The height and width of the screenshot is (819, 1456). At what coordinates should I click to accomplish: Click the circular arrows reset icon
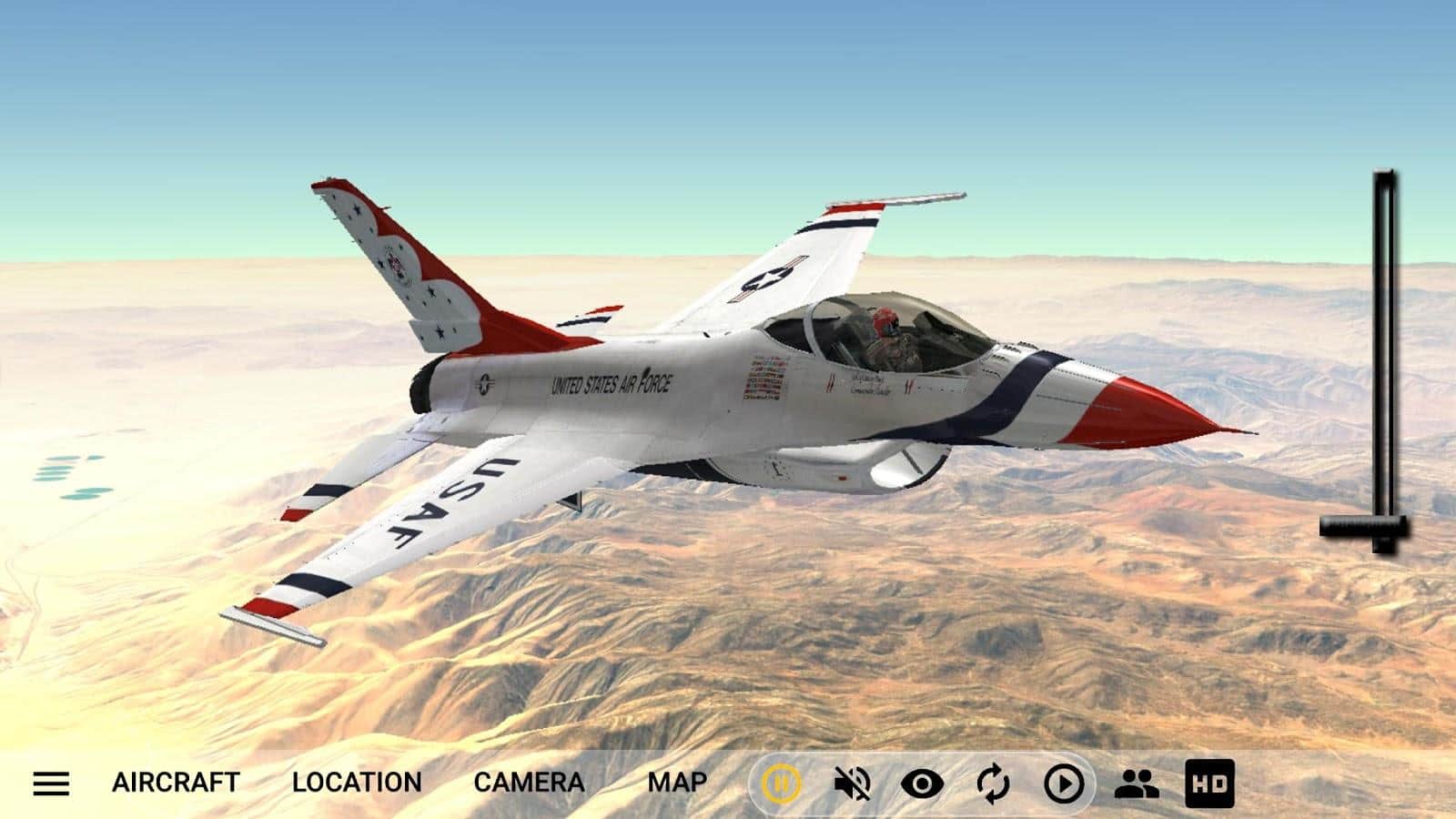pos(993,784)
